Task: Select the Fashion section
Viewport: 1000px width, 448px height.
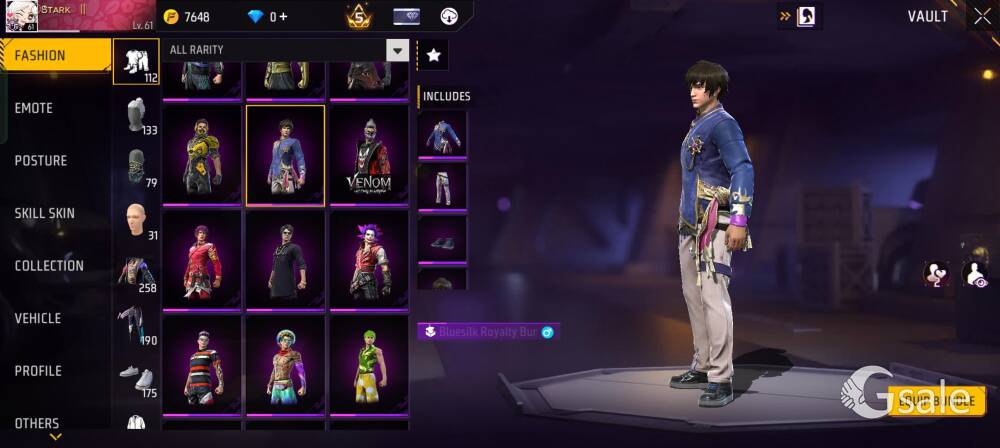Action: pyautogui.click(x=40, y=56)
